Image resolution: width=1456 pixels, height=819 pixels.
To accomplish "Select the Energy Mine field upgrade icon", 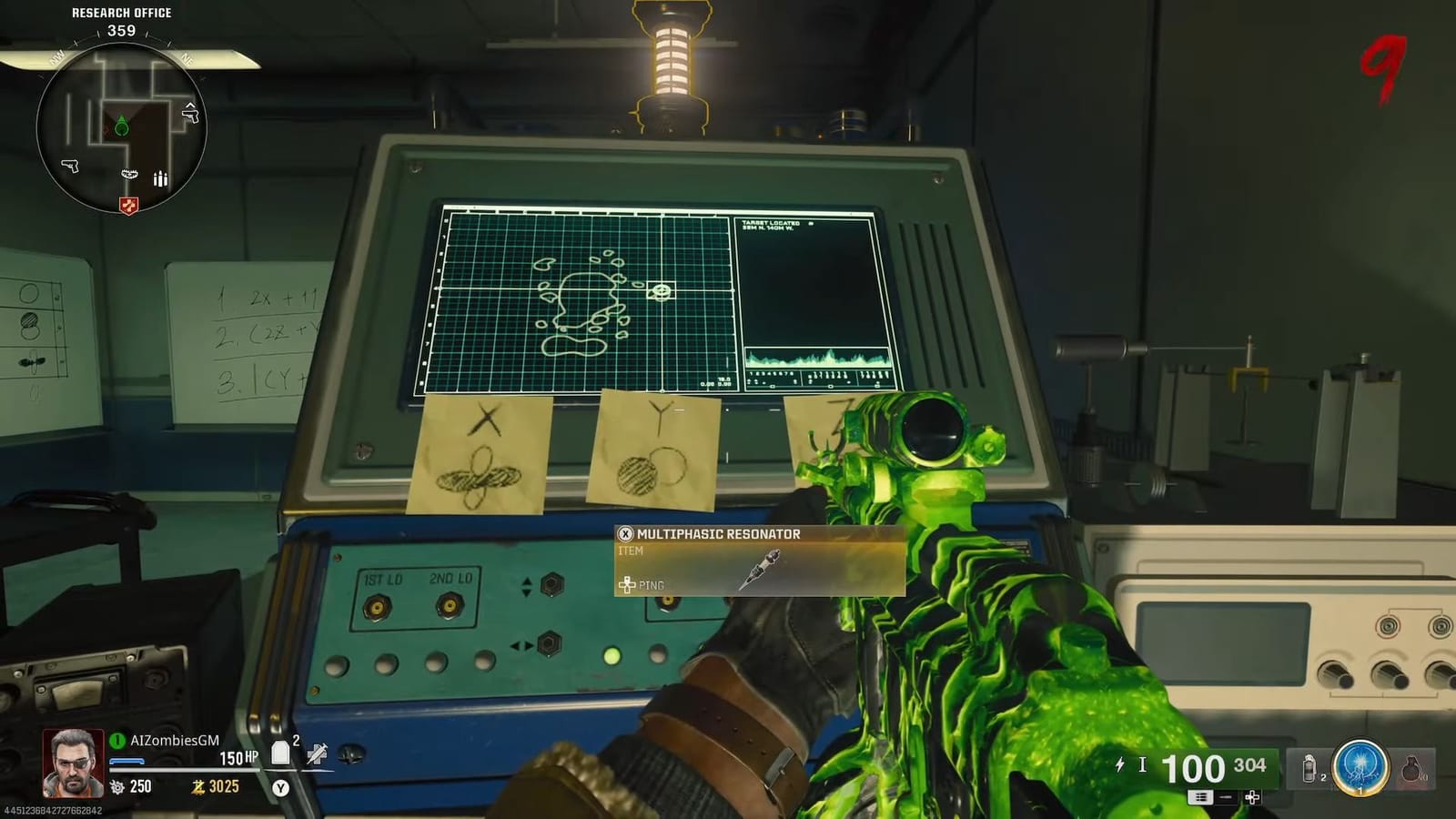I will tap(1360, 766).
